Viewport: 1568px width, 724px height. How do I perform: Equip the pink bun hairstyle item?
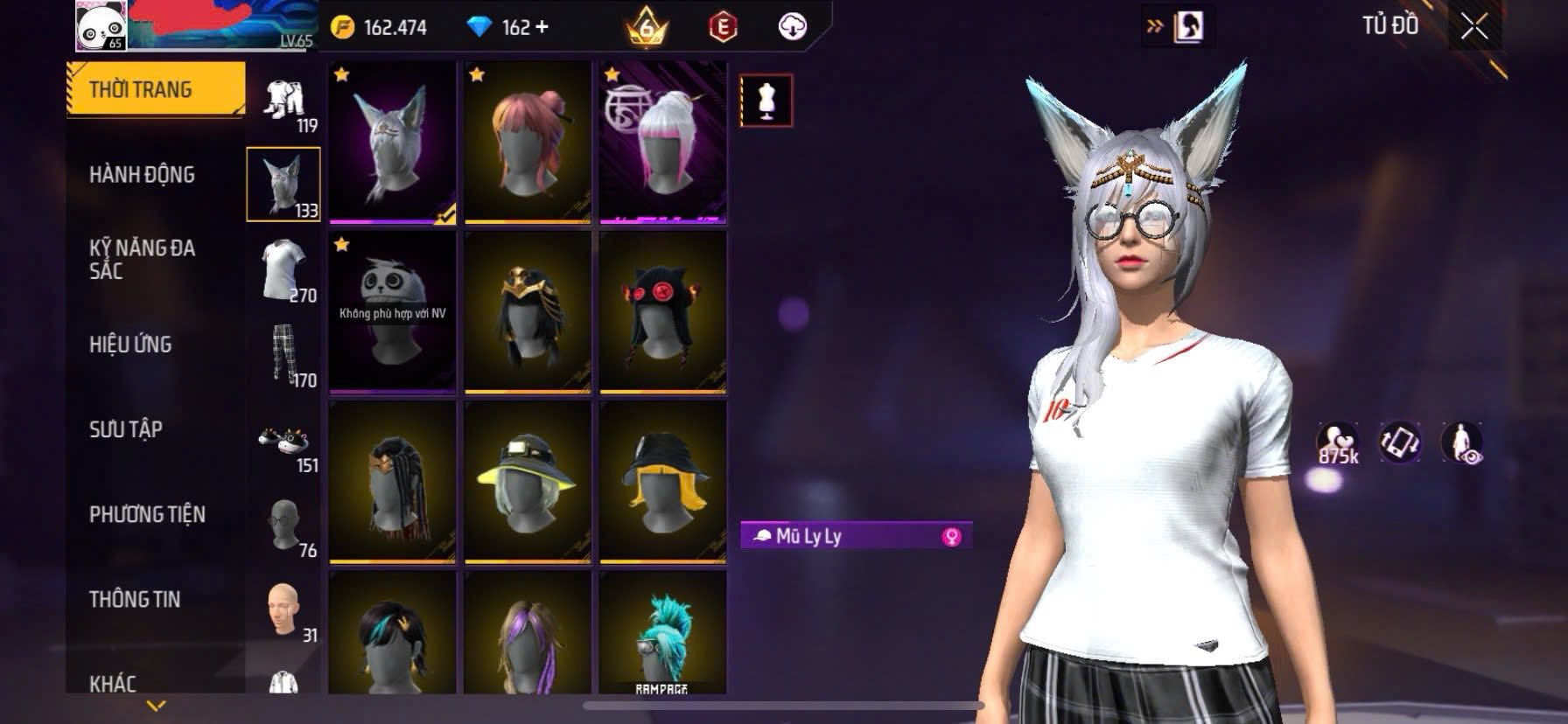coord(528,142)
